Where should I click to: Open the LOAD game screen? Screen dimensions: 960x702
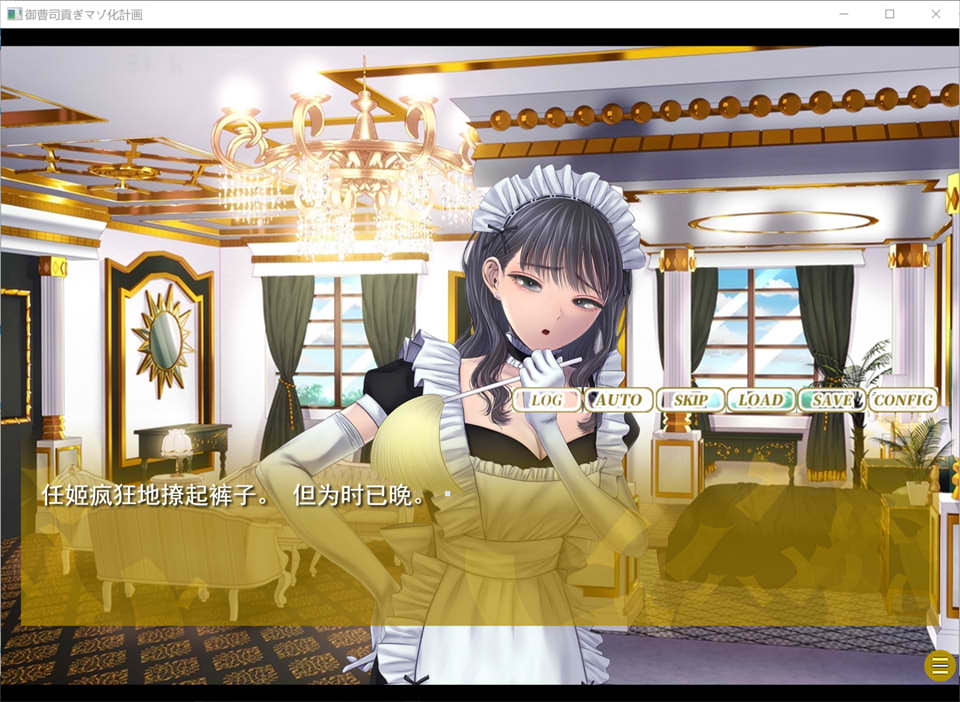[760, 400]
